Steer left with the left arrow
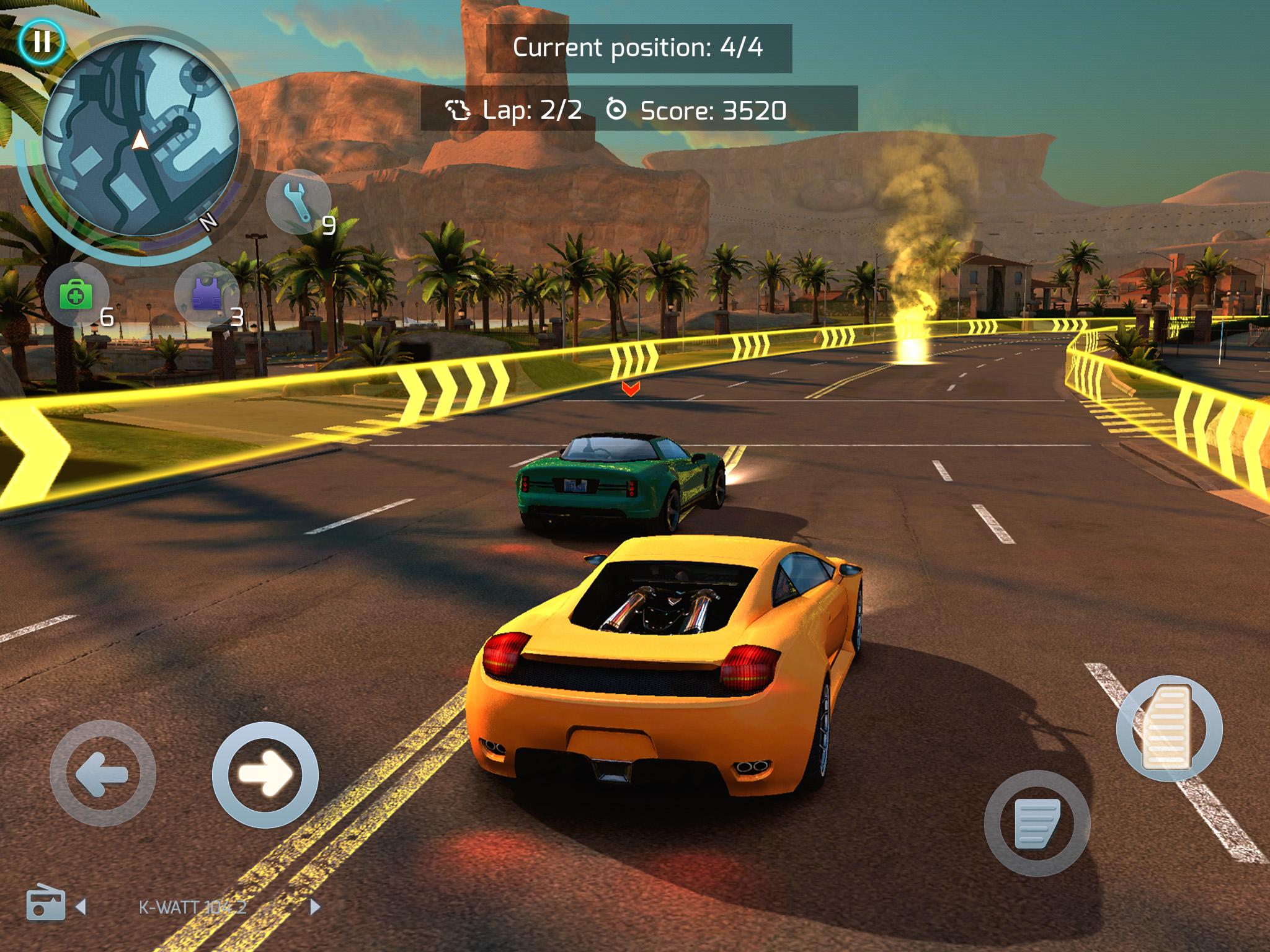This screenshot has width=1270, height=952. click(103, 773)
